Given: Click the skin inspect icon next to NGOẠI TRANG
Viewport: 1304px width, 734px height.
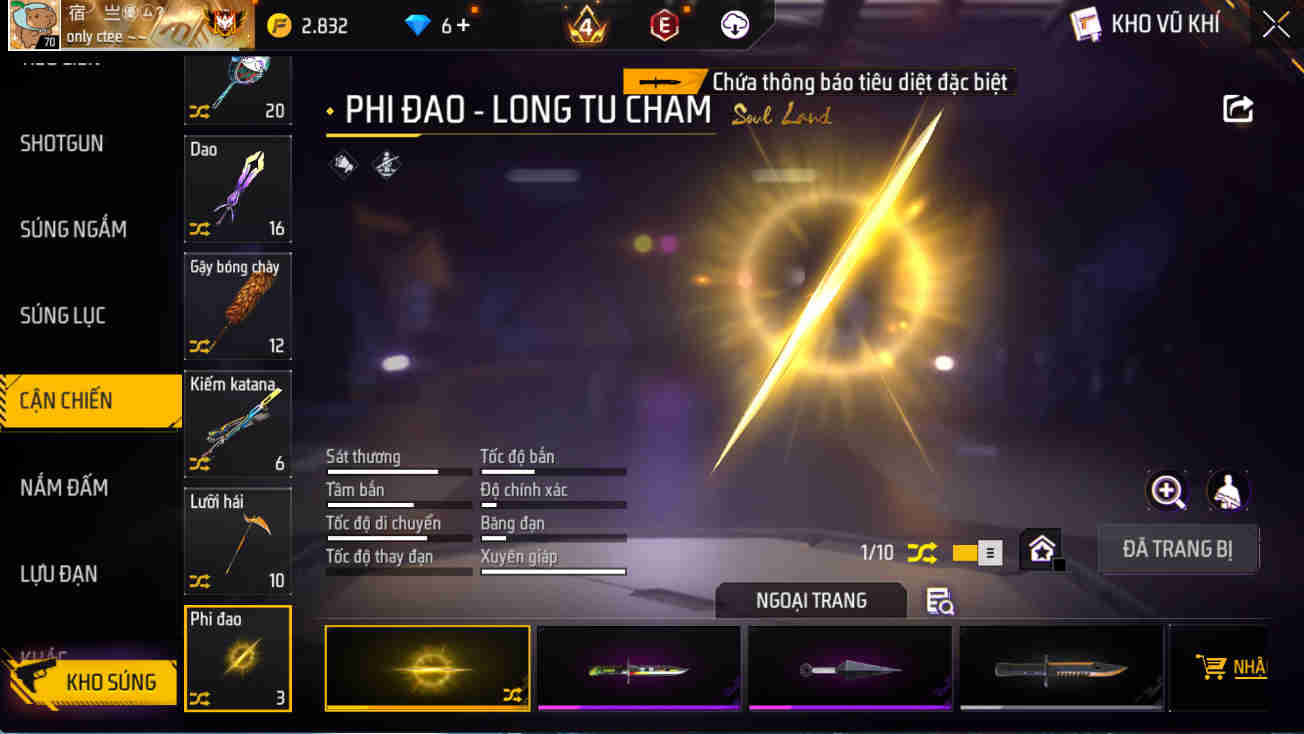Looking at the screenshot, I should point(938,601).
